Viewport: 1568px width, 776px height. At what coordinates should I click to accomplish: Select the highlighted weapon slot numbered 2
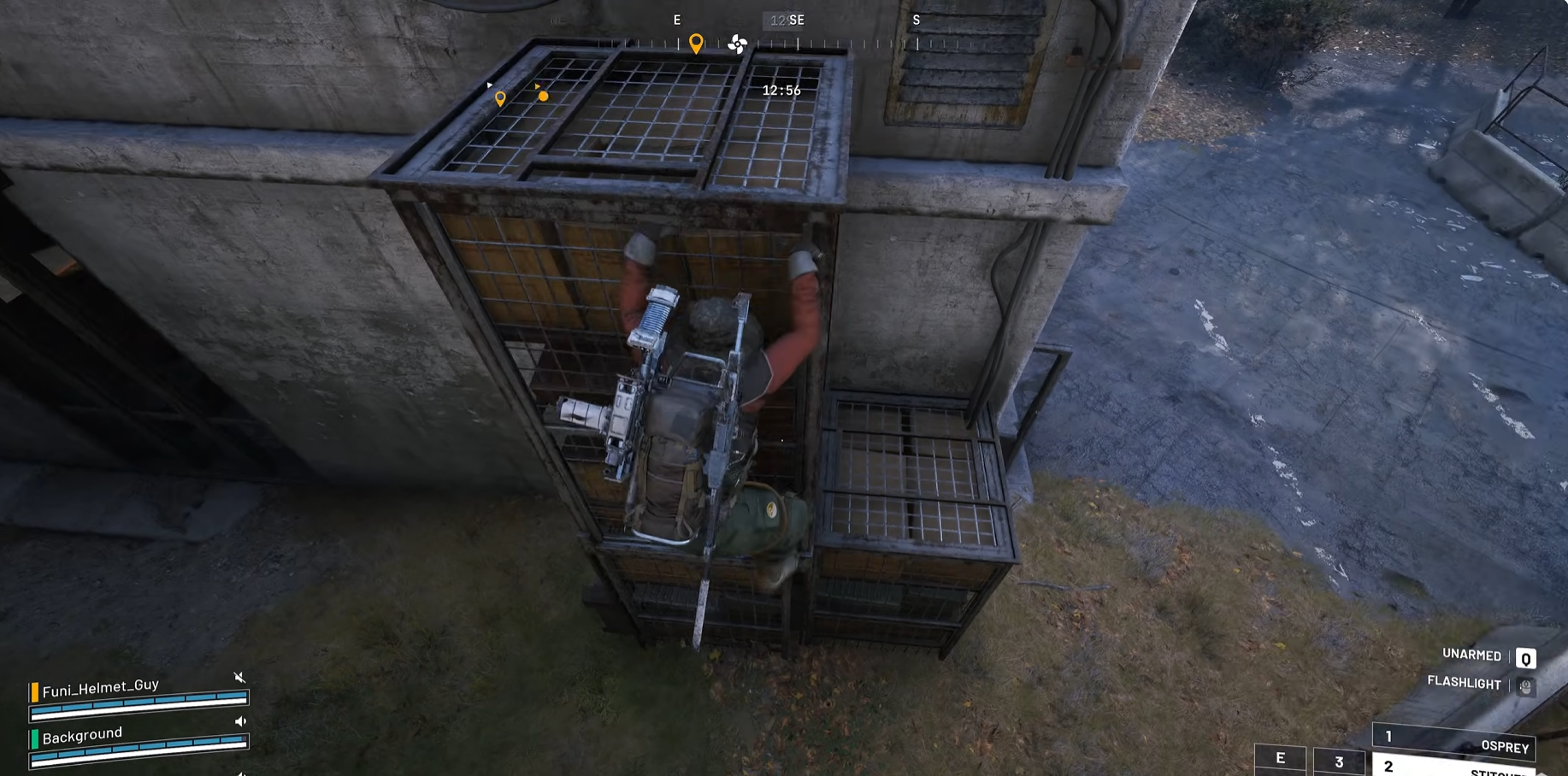[1453, 767]
